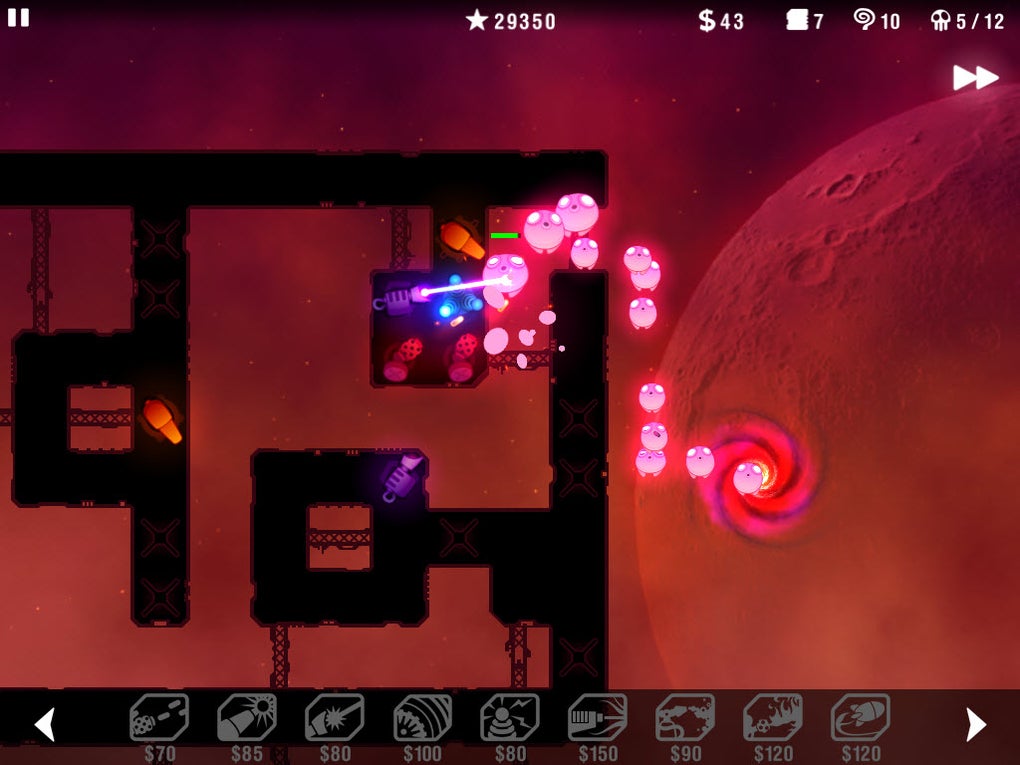Image resolution: width=1020 pixels, height=765 pixels.
Task: Toggle fast-forward speed
Action: [975, 77]
